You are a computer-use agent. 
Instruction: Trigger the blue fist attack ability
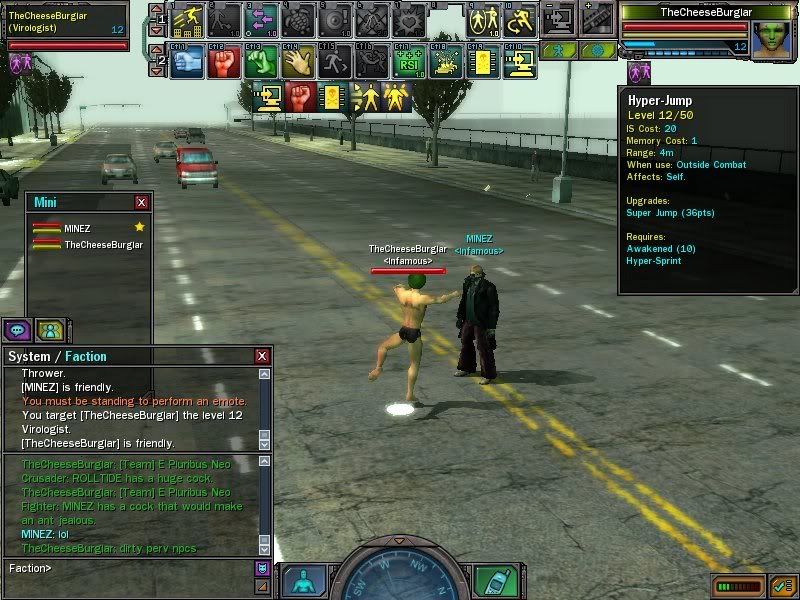click(x=188, y=61)
